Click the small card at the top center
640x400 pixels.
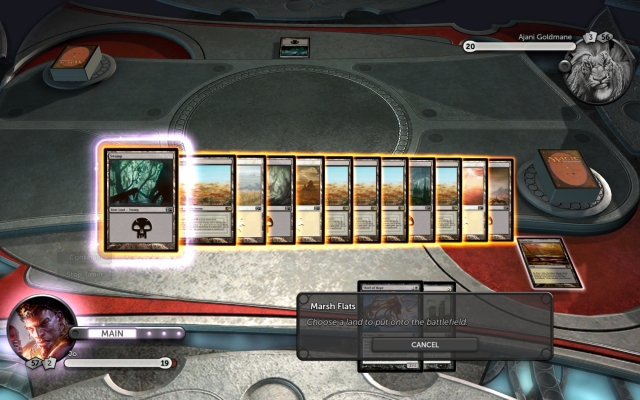pos(294,46)
